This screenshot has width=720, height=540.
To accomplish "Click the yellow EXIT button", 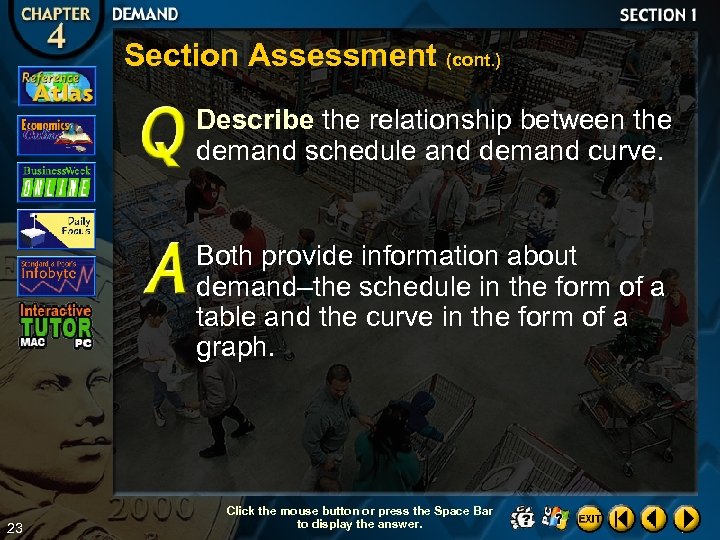I will pyautogui.click(x=589, y=518).
